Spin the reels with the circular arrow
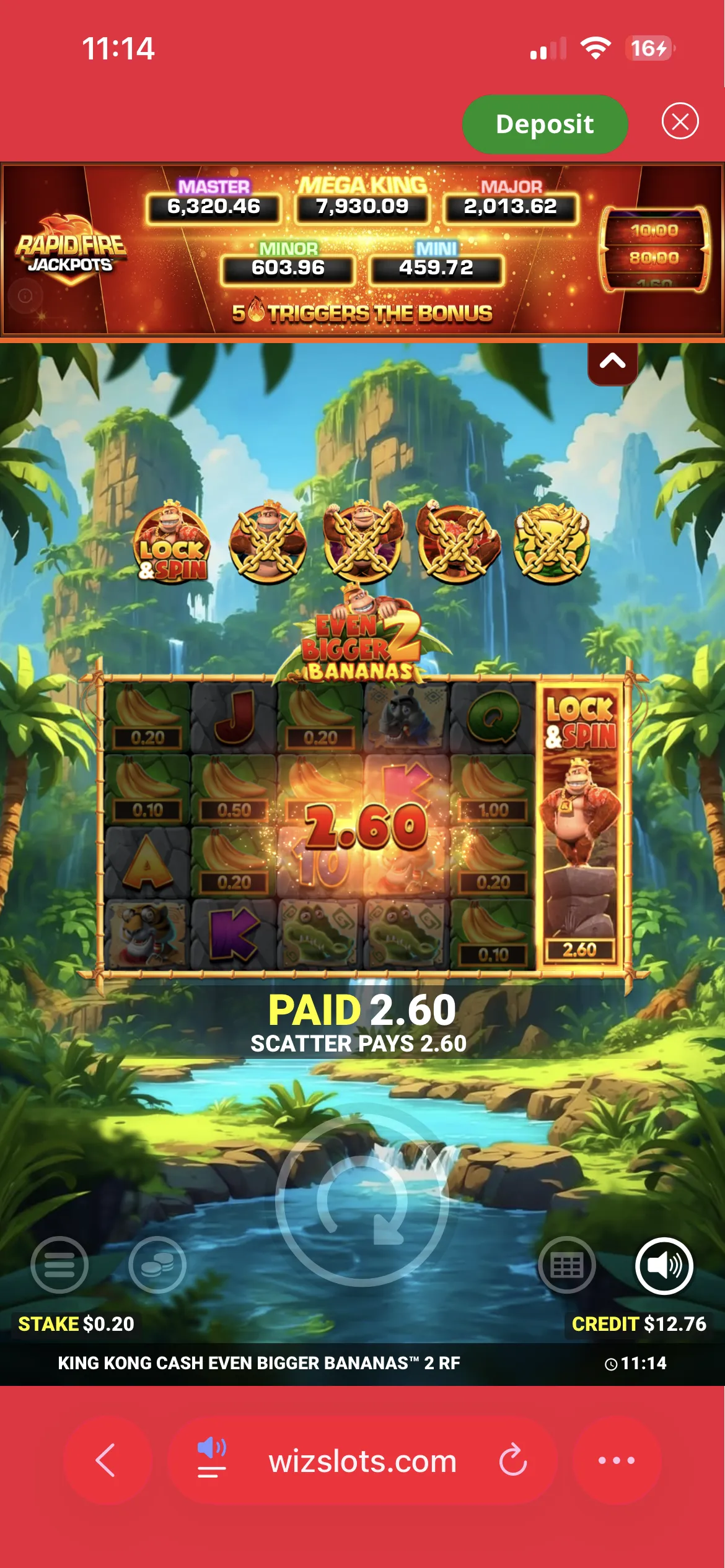This screenshot has height=1568, width=725. point(362,1200)
